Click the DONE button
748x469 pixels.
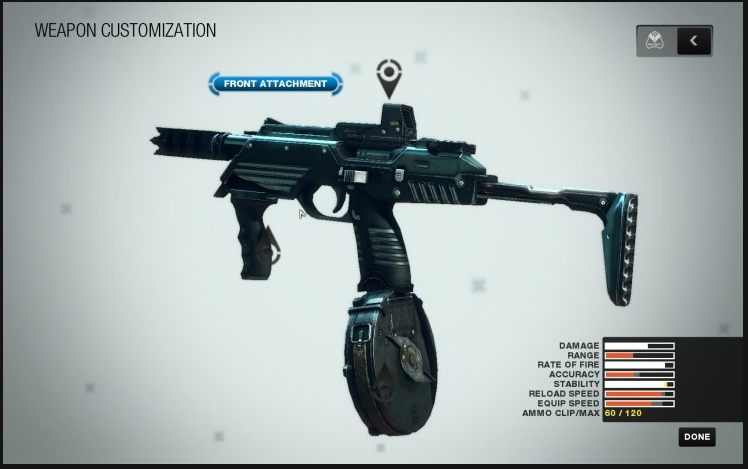[x=697, y=436]
